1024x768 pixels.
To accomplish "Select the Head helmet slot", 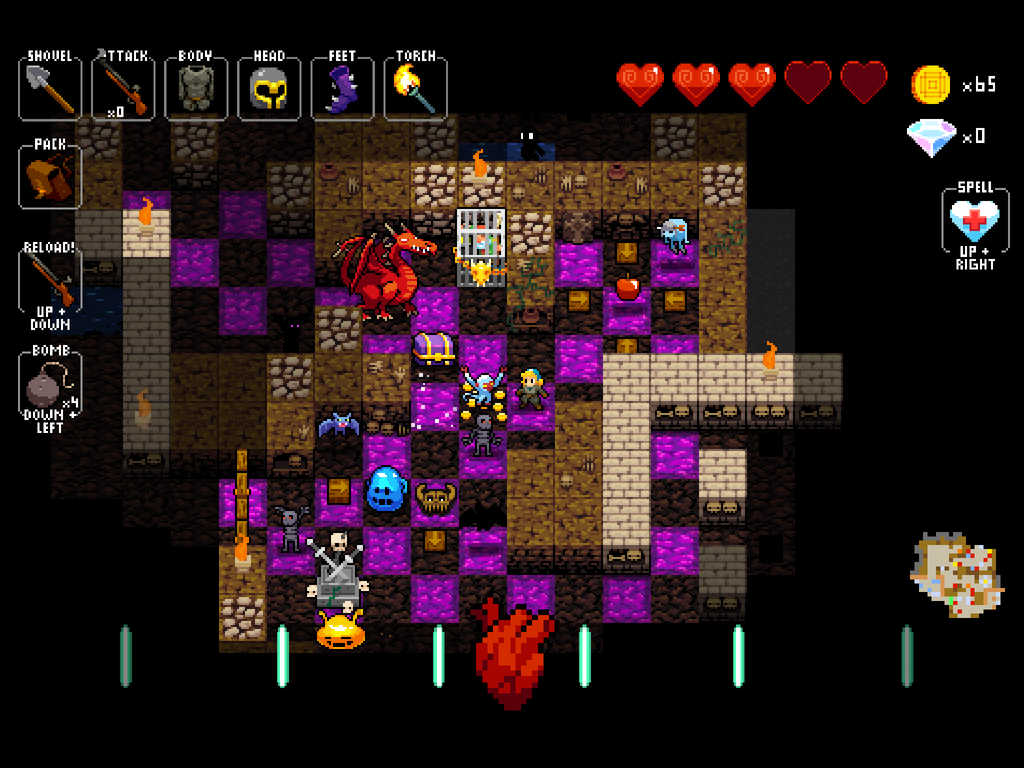I will coord(269,89).
